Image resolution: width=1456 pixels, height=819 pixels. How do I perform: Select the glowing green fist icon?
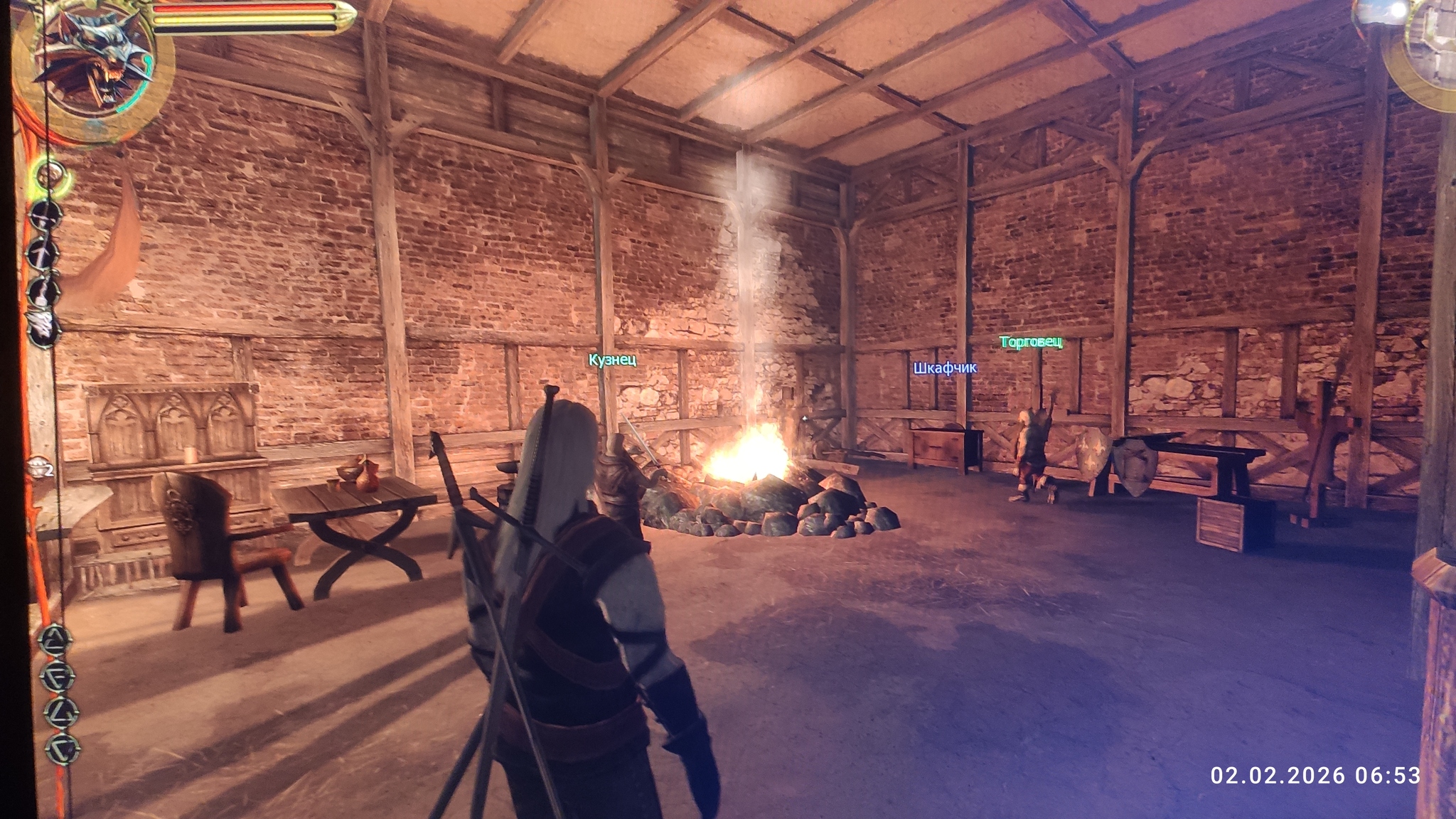pyautogui.click(x=50, y=175)
